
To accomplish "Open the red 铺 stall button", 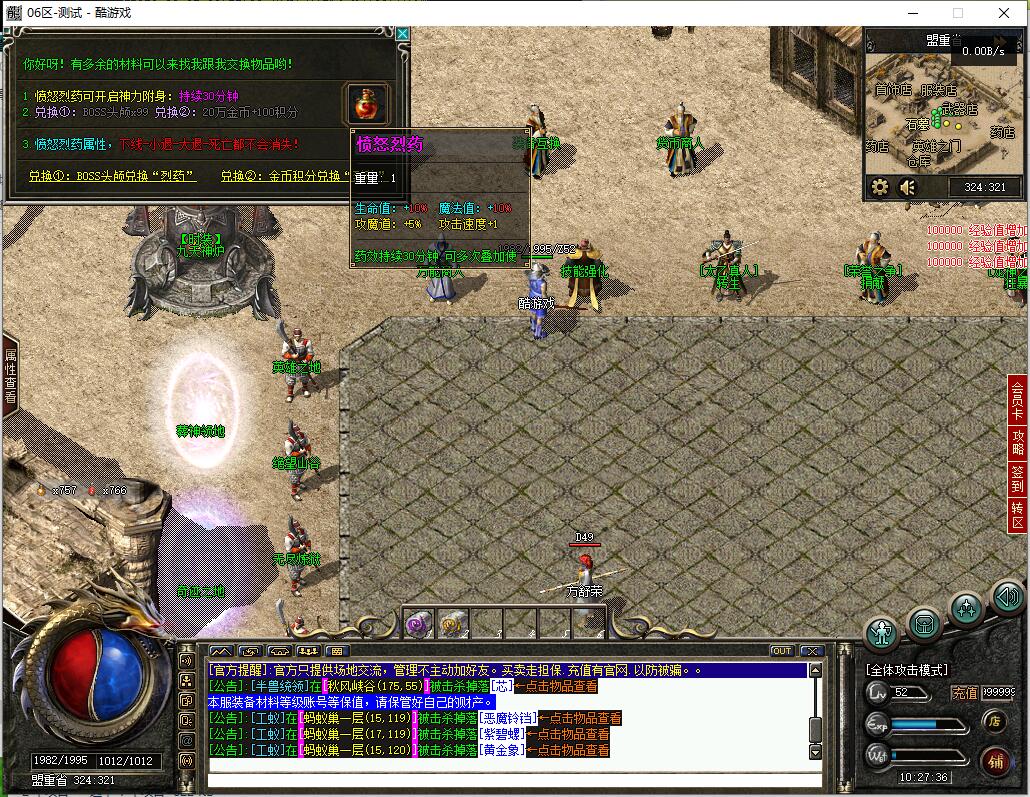I will [x=995, y=760].
